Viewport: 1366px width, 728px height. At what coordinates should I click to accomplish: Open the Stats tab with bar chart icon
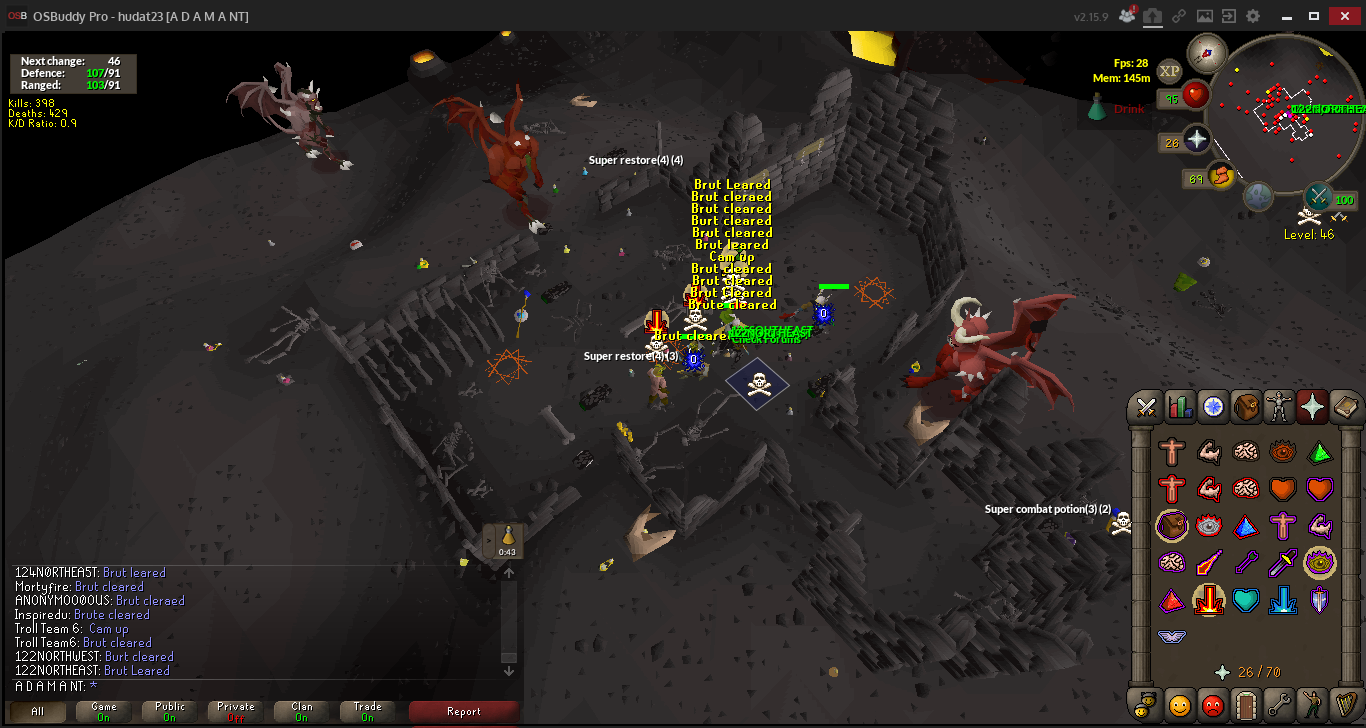(x=1180, y=407)
